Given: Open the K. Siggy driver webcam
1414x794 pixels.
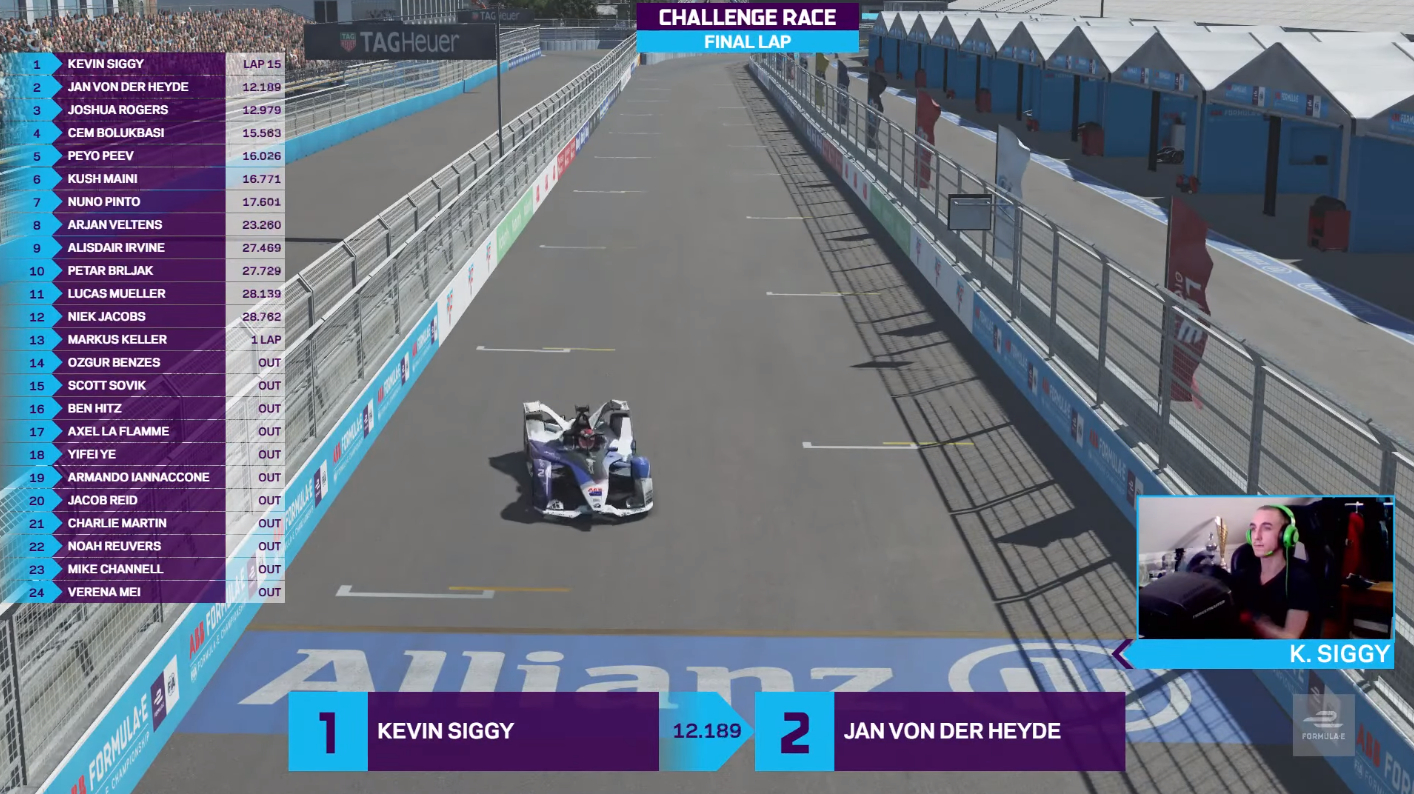Looking at the screenshot, I should click(1265, 567).
